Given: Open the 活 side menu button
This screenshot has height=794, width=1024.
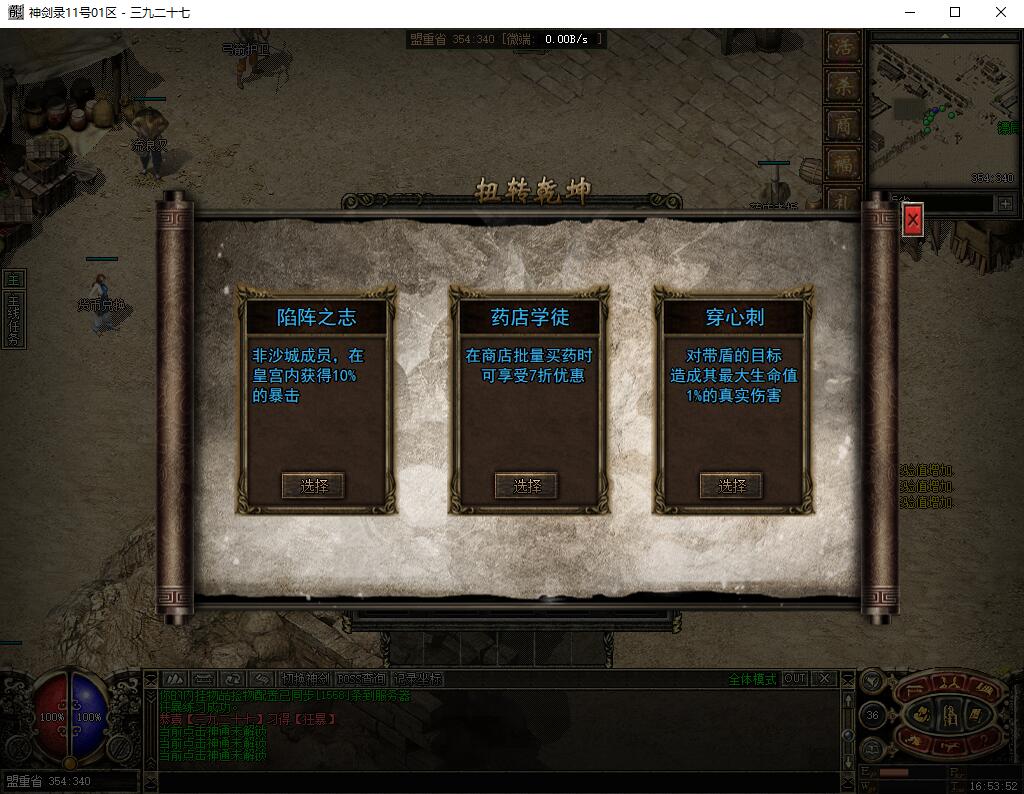Looking at the screenshot, I should 844,47.
